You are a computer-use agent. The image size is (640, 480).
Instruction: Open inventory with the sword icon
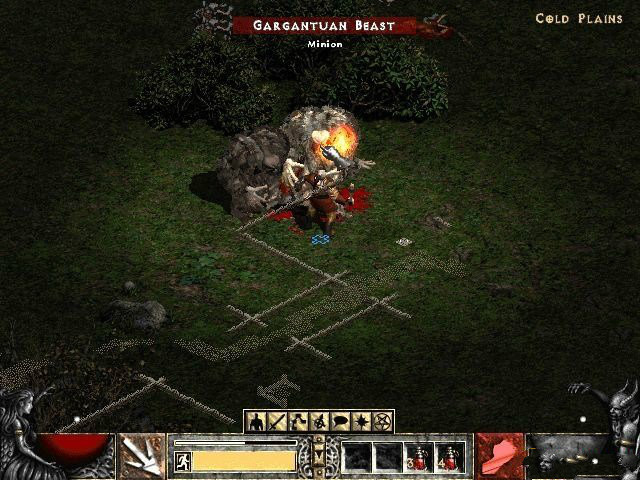click(277, 422)
